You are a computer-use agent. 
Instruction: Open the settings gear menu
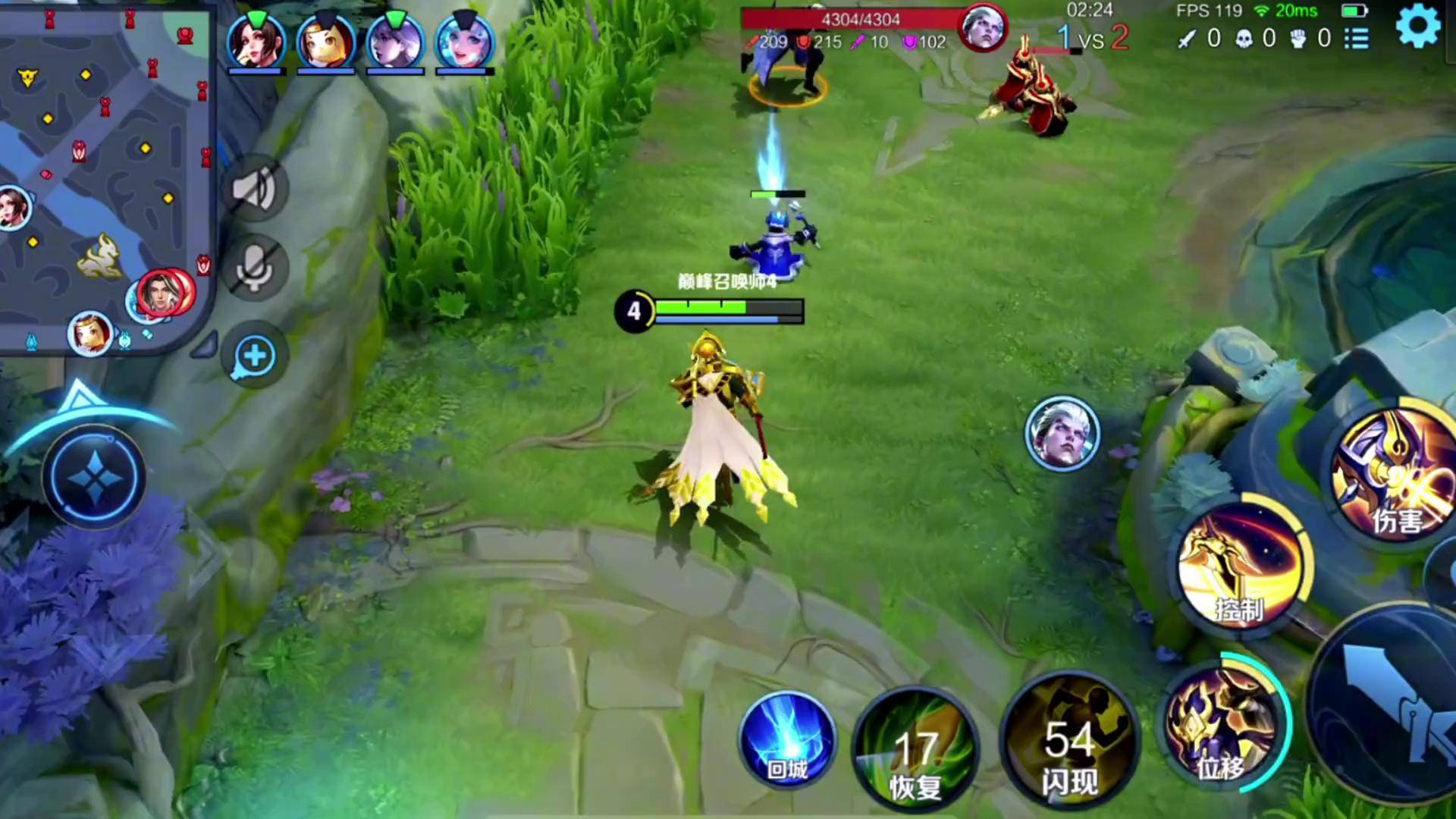(x=1417, y=27)
